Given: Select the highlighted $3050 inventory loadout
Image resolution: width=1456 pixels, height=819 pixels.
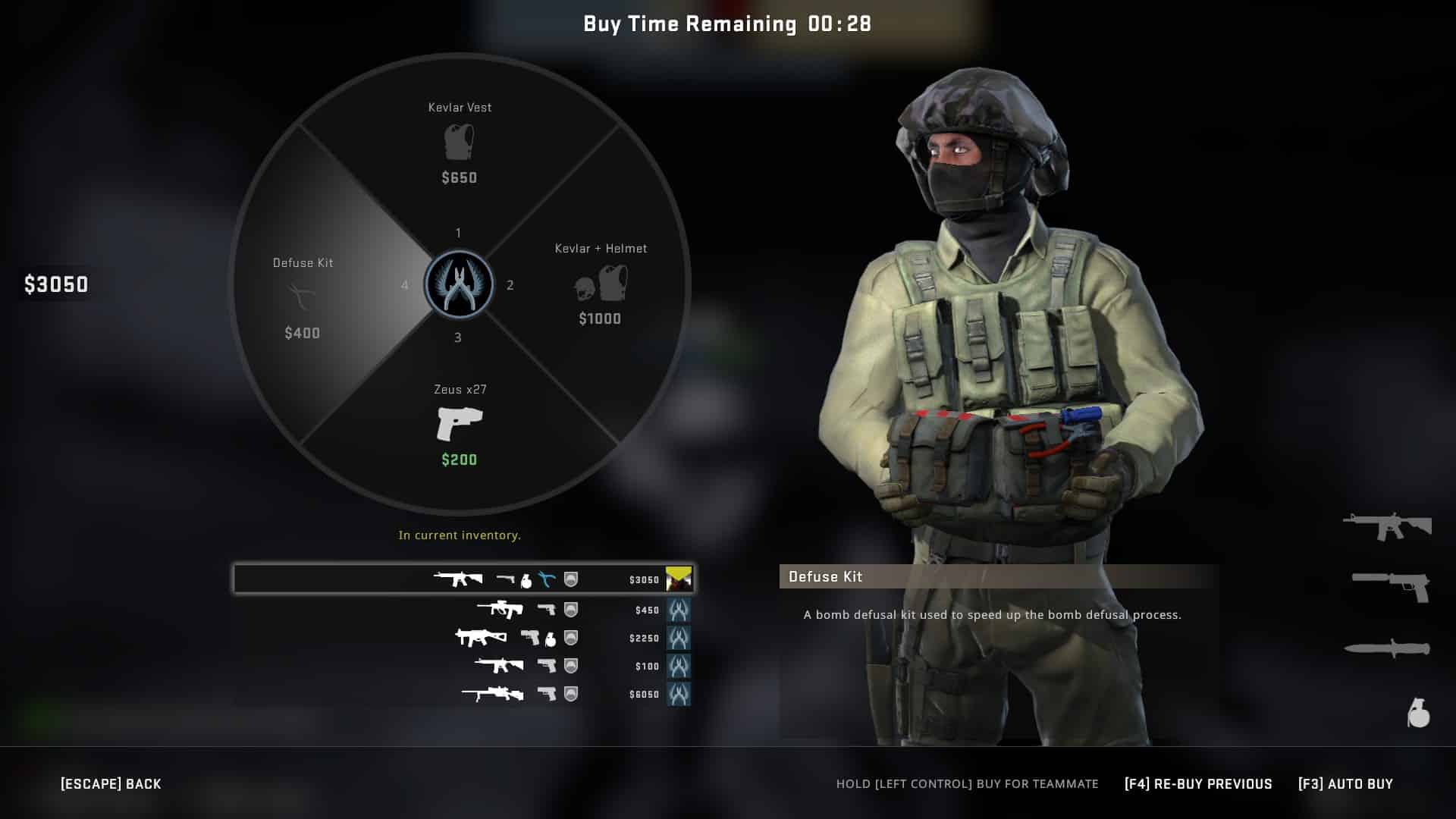Looking at the screenshot, I should tap(463, 579).
